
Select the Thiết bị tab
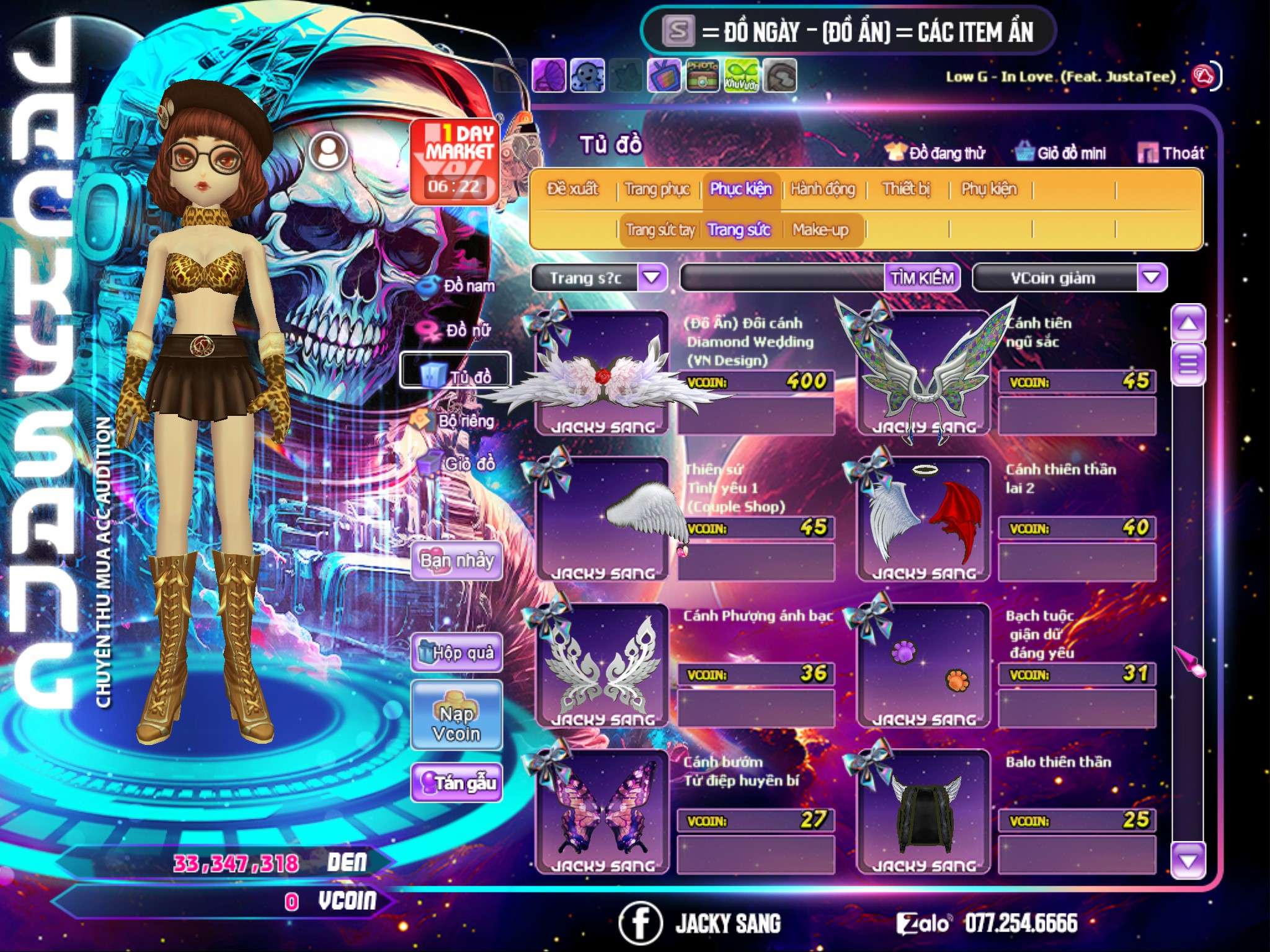pyautogui.click(x=906, y=189)
